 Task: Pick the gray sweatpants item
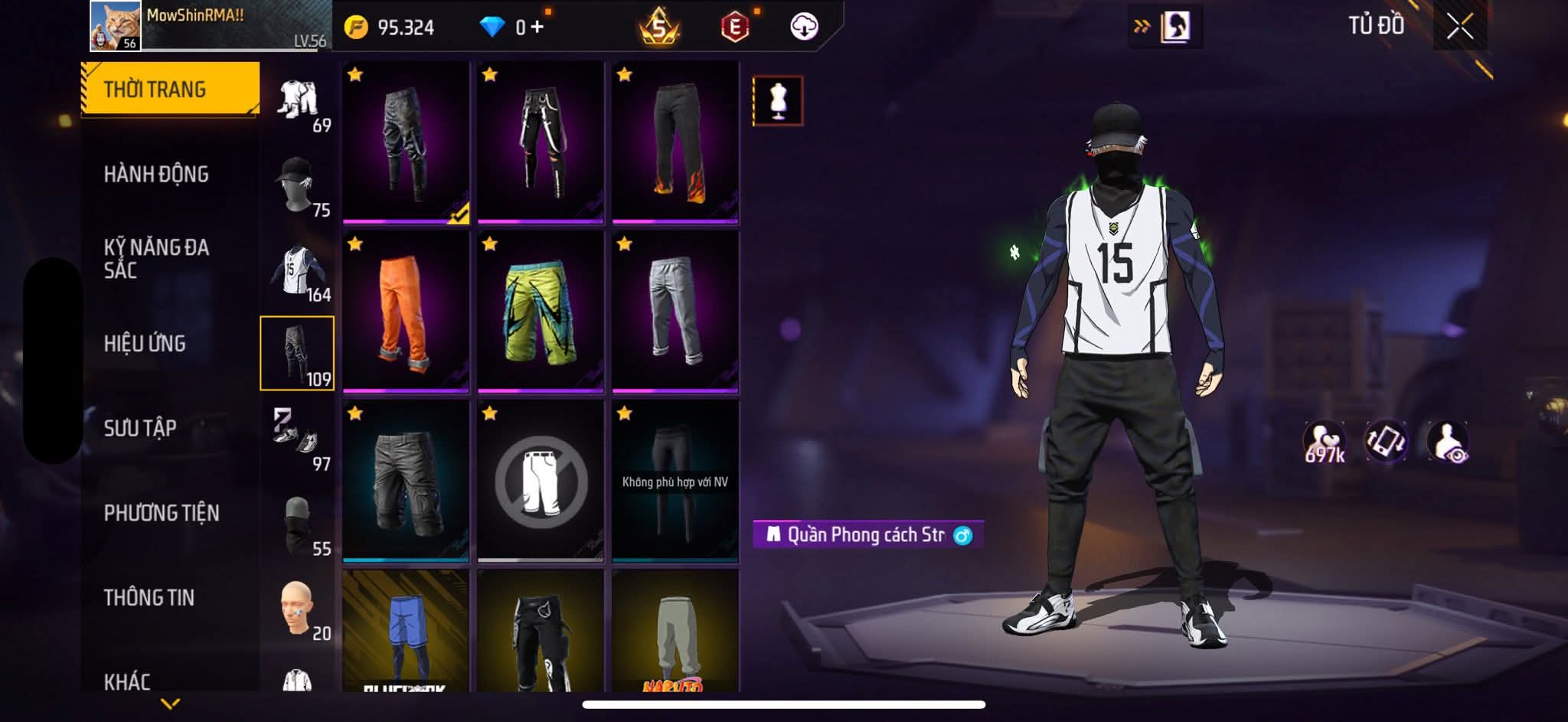(675, 312)
